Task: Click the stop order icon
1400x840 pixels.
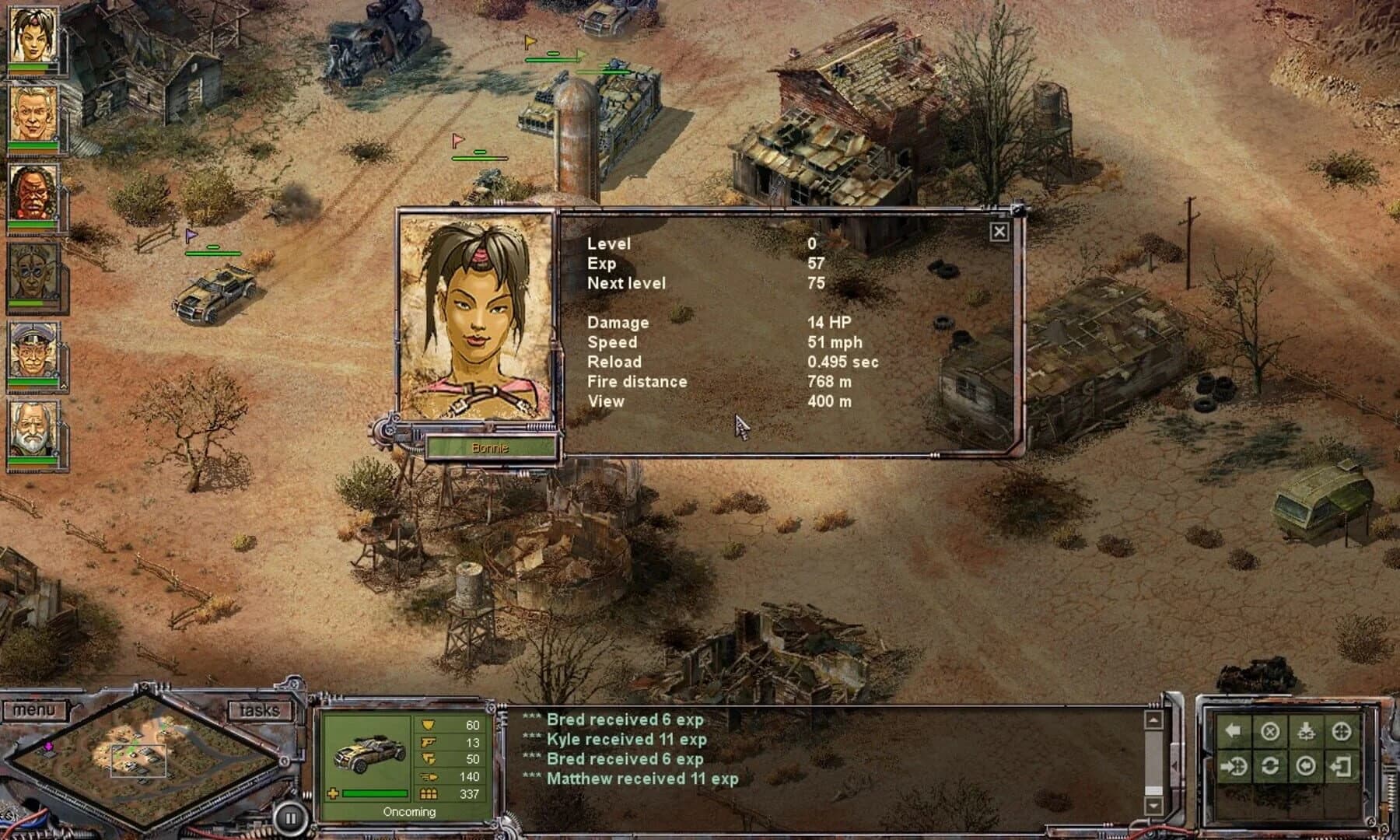Action: tap(1269, 731)
